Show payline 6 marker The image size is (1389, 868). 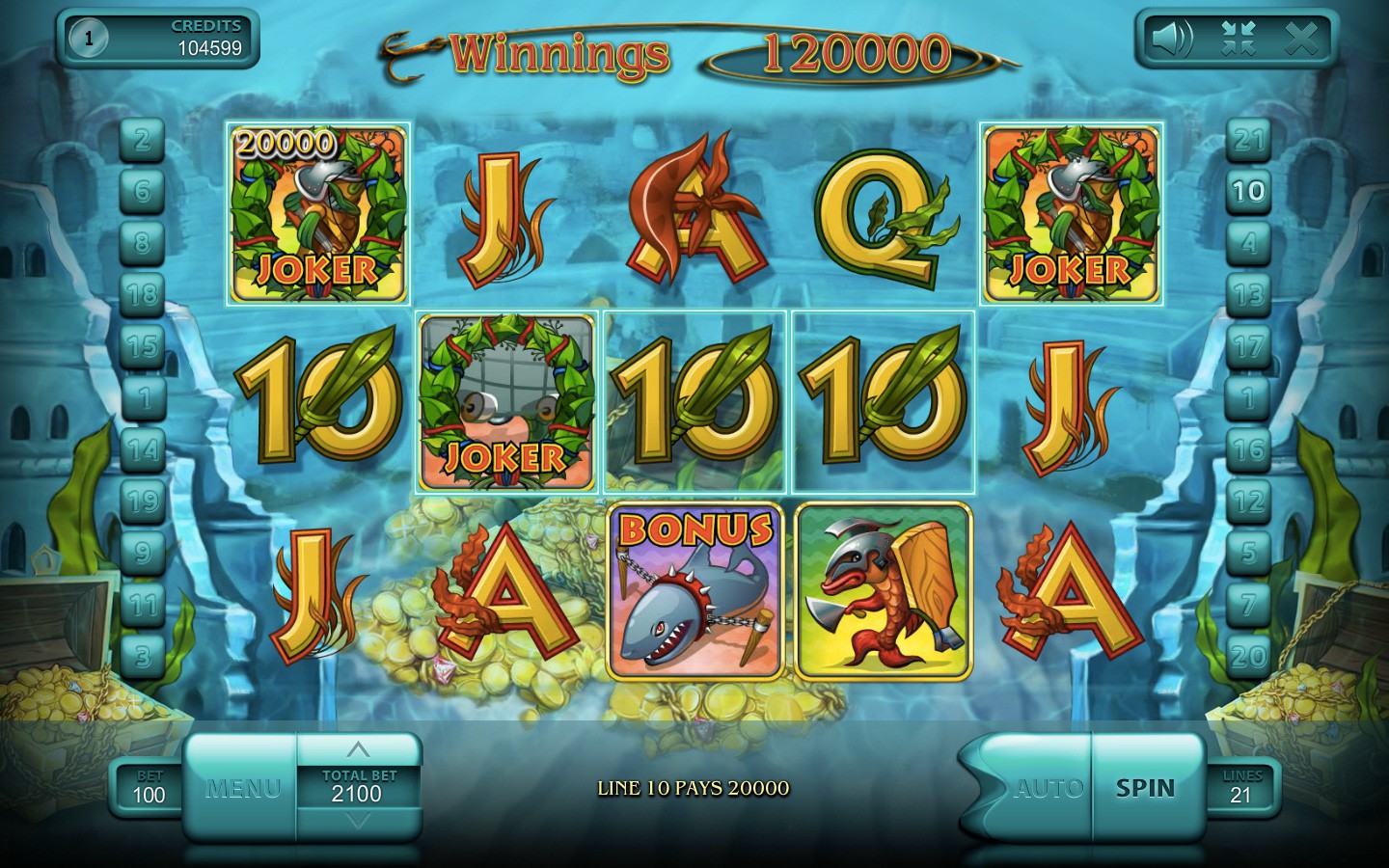[143, 191]
